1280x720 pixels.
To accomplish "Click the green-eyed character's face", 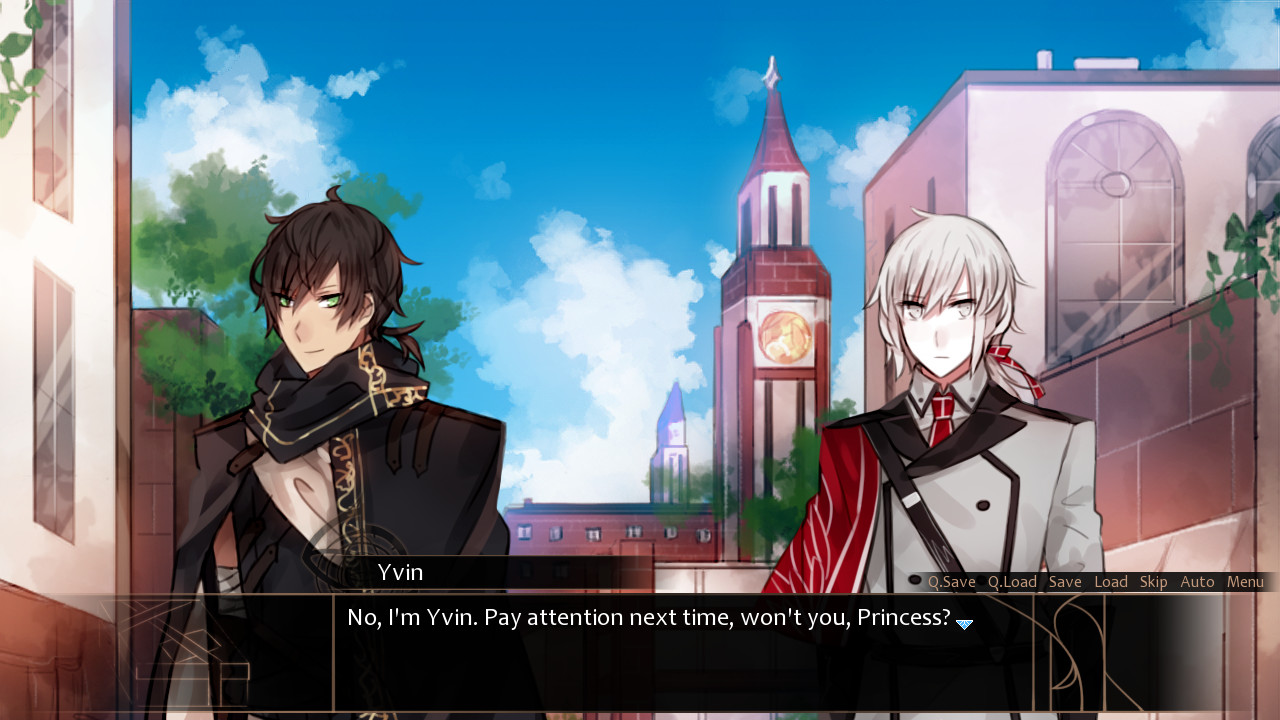I will click(x=315, y=300).
